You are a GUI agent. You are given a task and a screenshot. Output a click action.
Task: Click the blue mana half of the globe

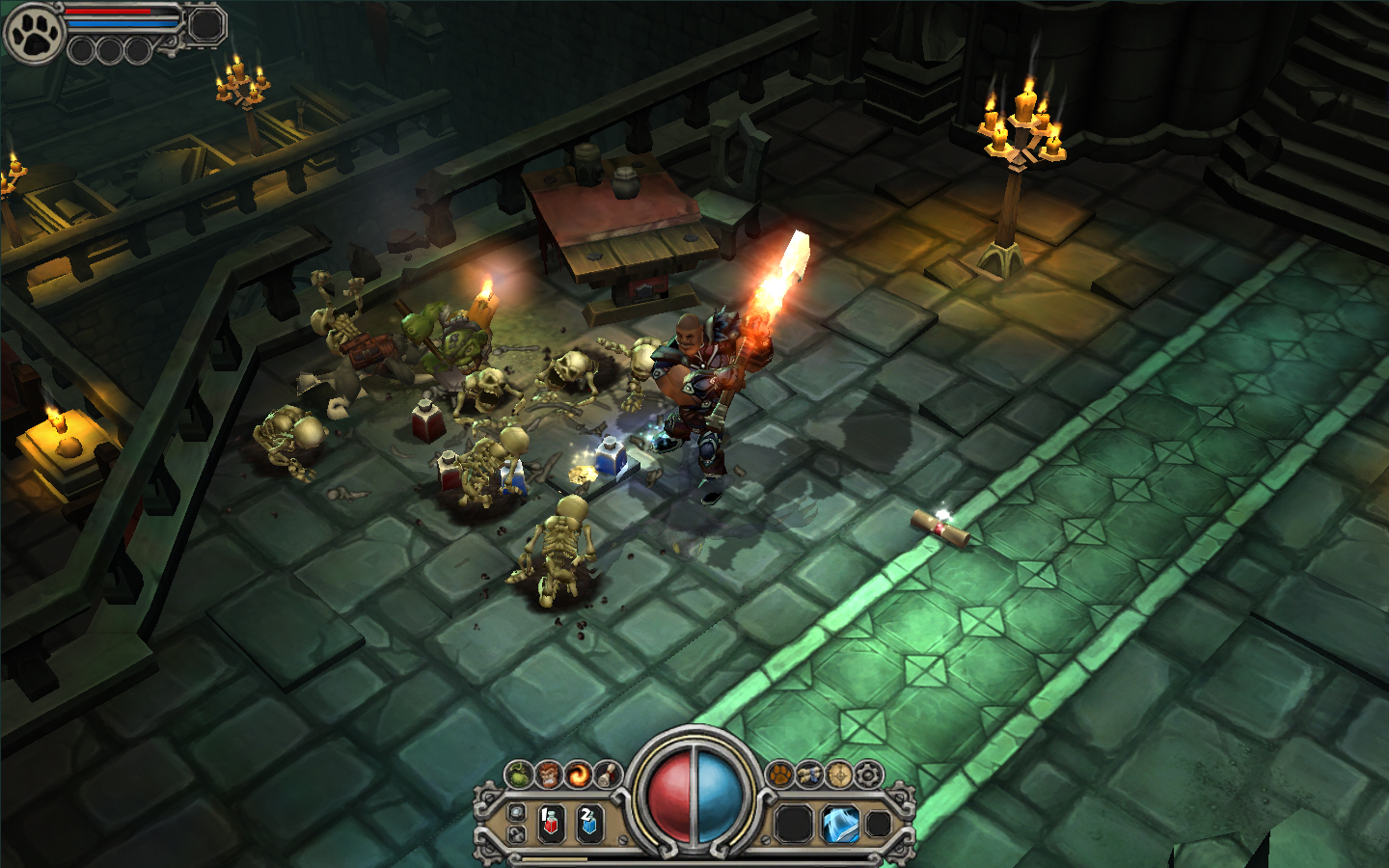717,800
